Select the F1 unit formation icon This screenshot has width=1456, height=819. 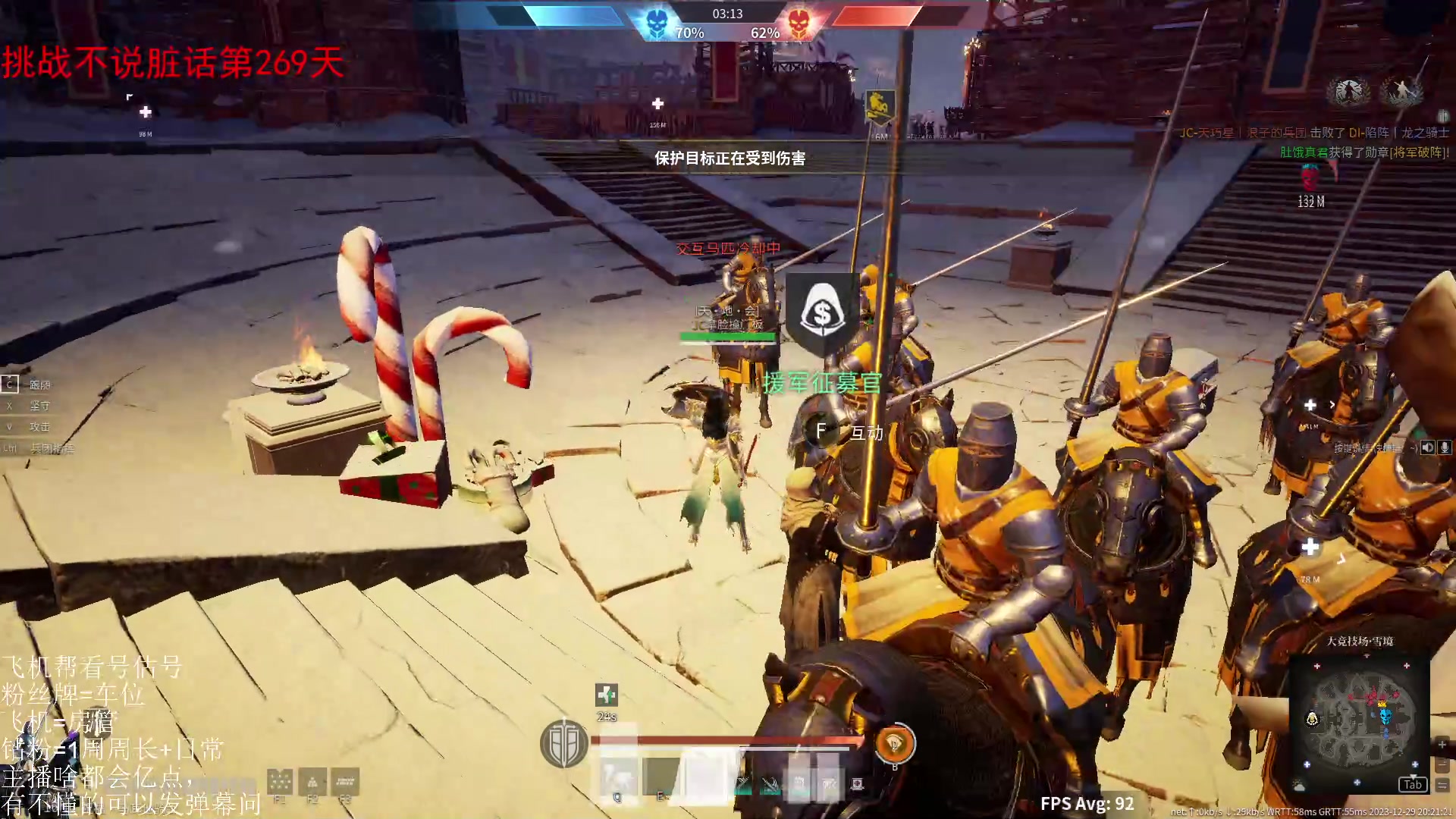click(280, 782)
